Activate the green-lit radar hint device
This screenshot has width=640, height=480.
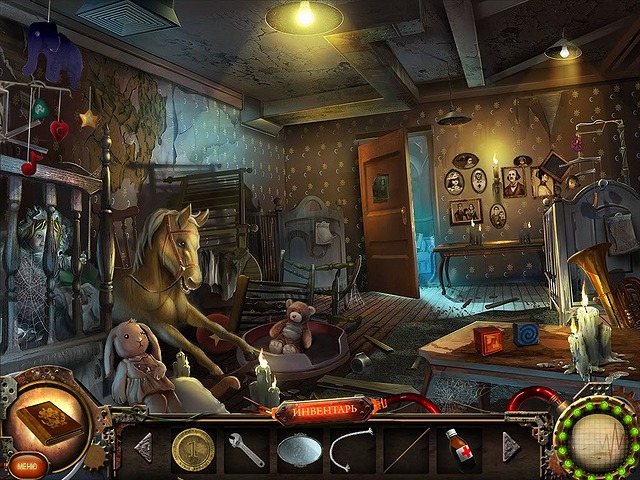coord(600,441)
